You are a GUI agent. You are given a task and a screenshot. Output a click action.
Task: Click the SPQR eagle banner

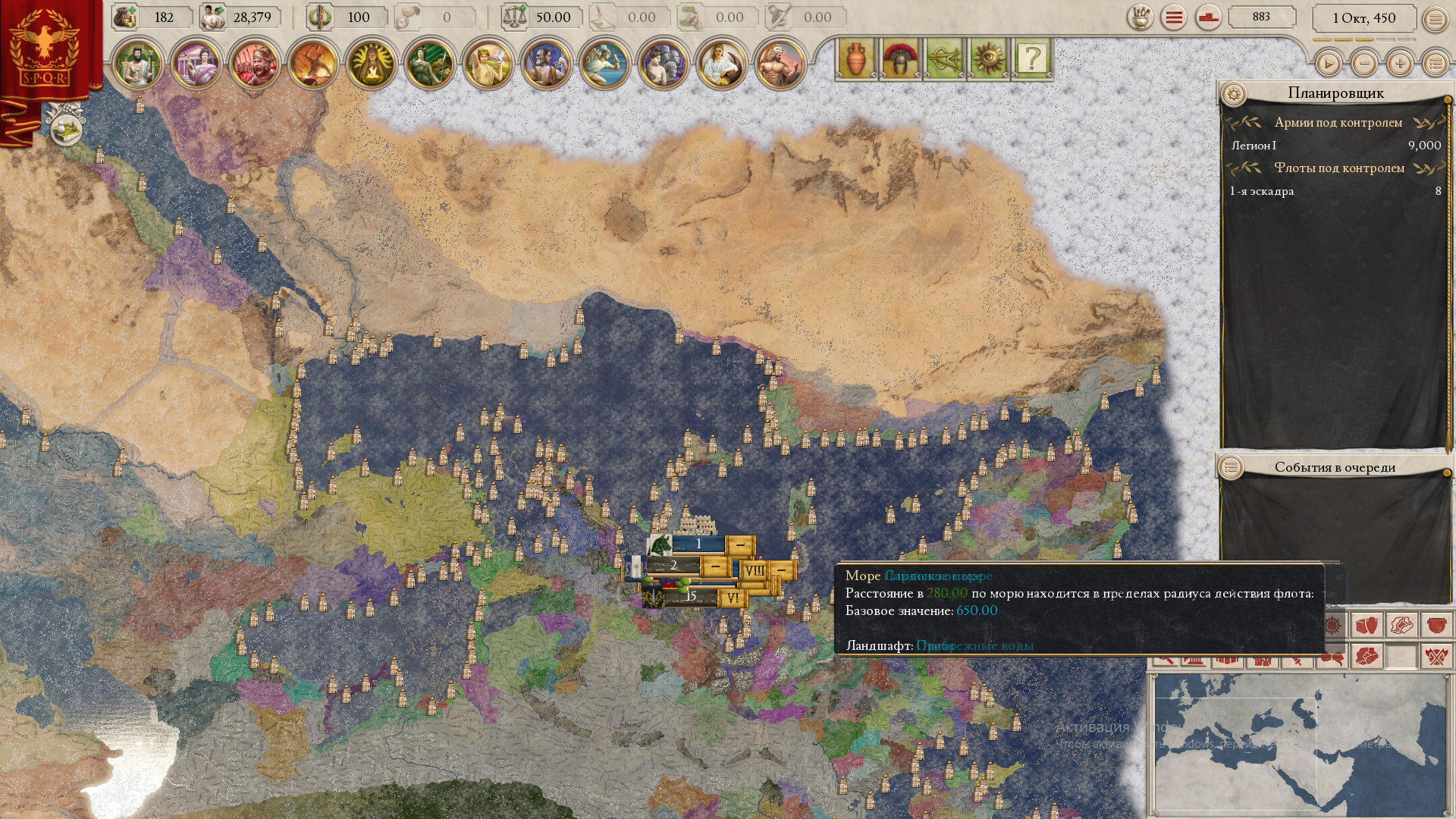coord(45,45)
